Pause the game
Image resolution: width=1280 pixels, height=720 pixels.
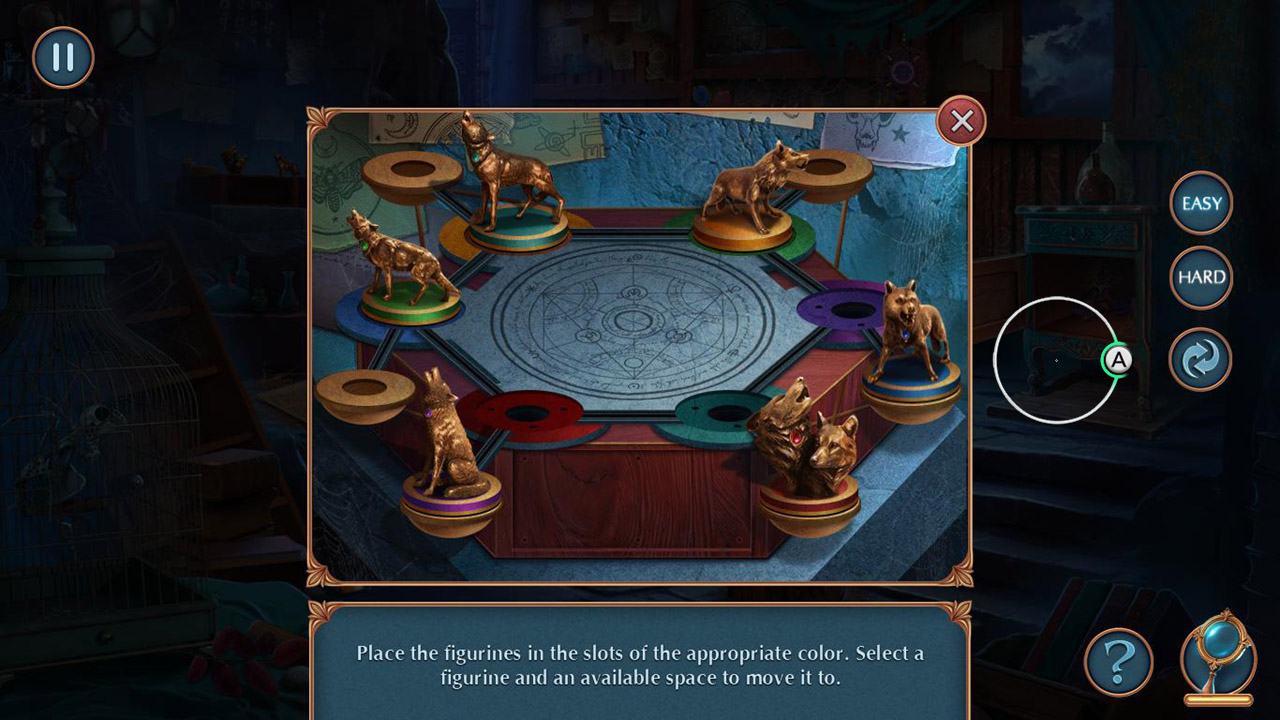click(61, 57)
